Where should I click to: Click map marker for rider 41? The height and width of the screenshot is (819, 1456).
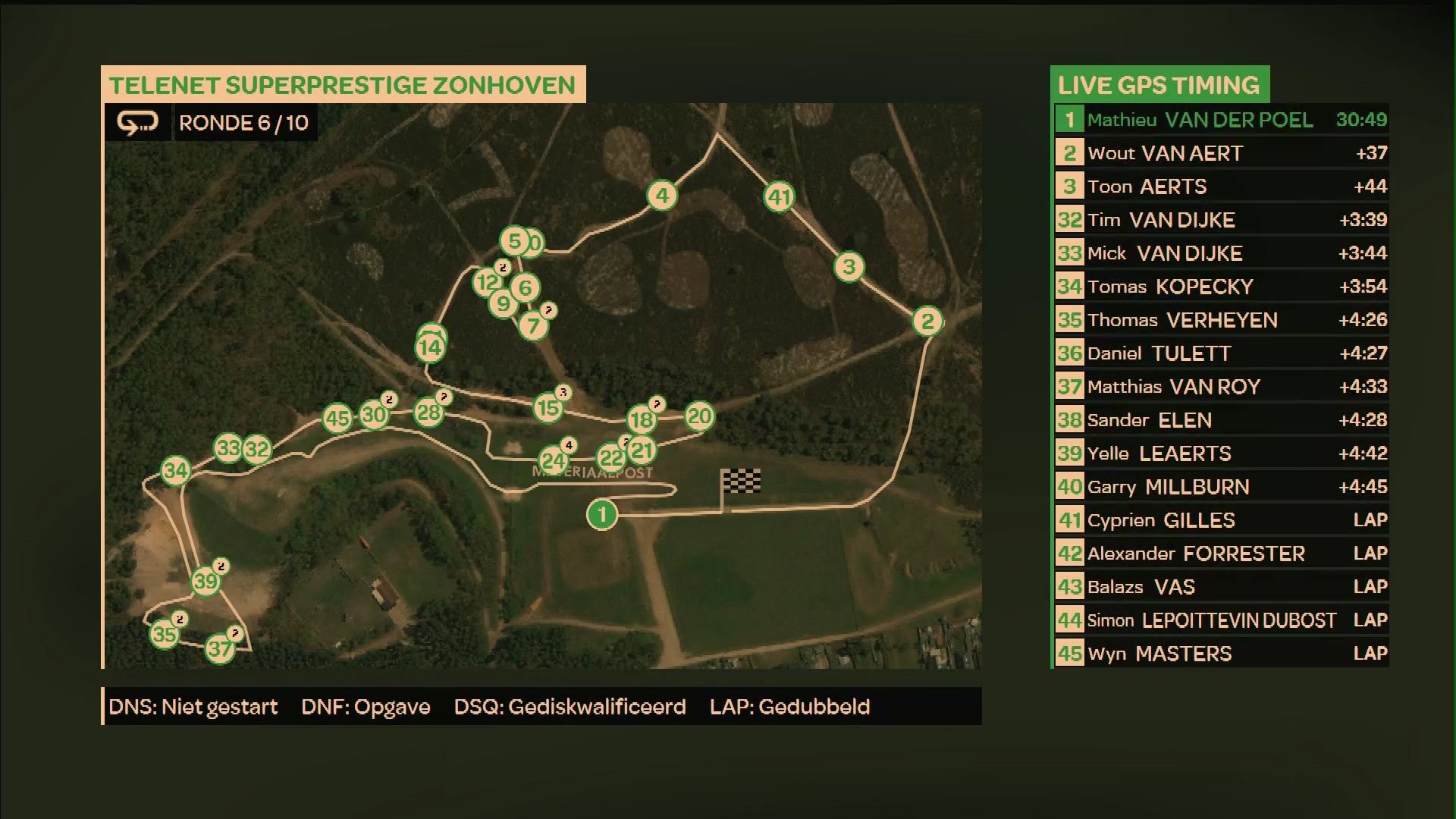(780, 197)
